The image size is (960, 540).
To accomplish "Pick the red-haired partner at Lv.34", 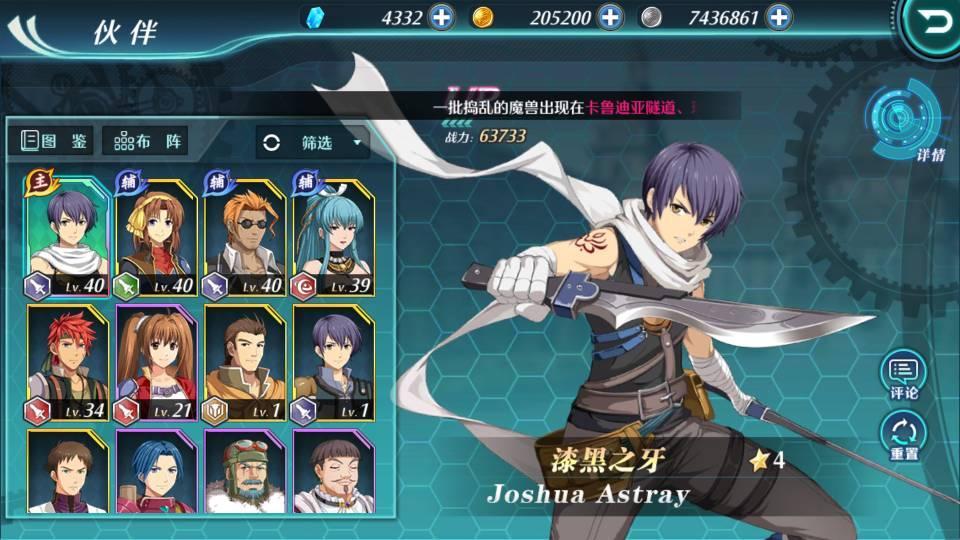I will 66,364.
